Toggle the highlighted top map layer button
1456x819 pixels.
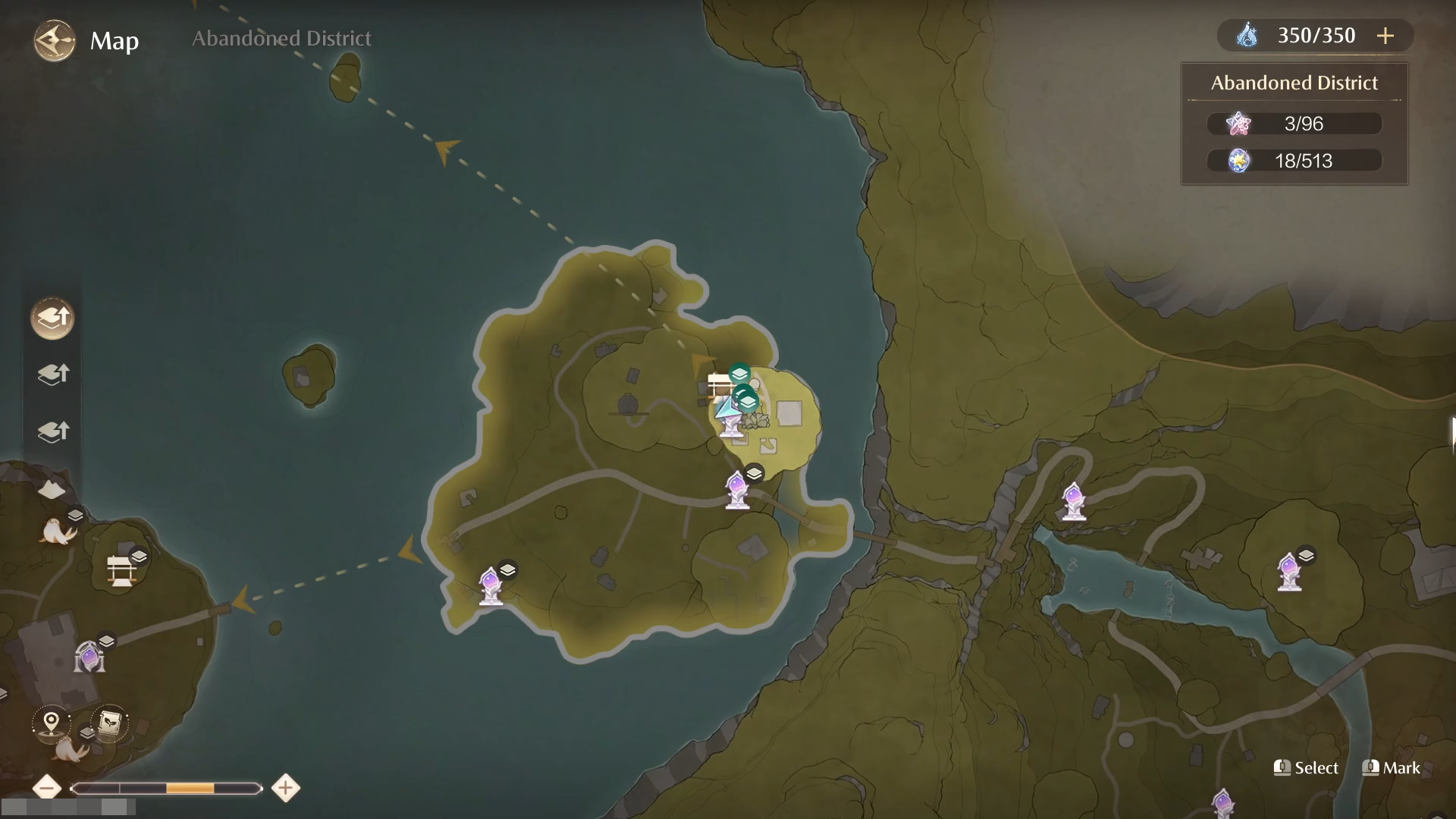tap(52, 318)
